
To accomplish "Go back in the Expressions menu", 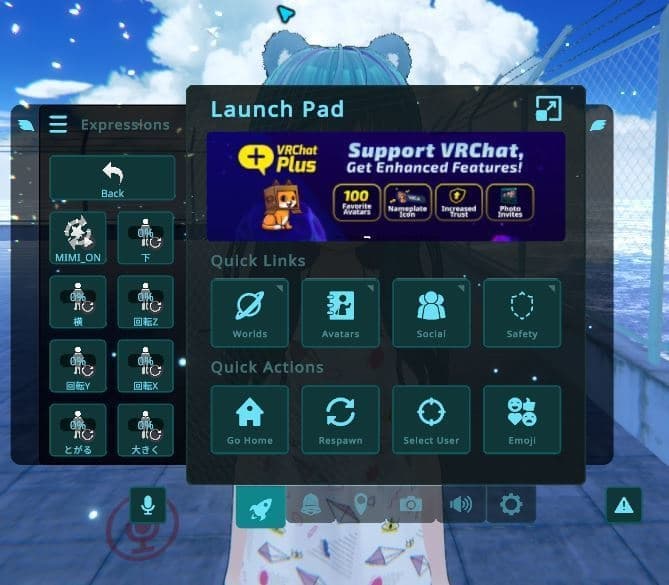I will [x=112, y=177].
